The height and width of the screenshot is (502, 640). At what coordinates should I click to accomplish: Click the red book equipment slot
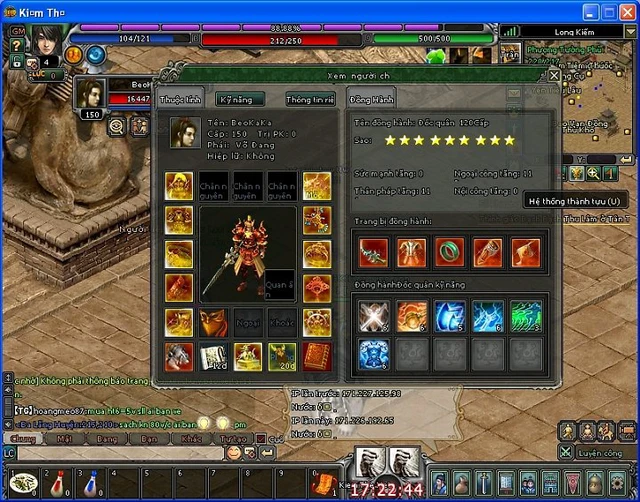pyautogui.click(x=317, y=355)
